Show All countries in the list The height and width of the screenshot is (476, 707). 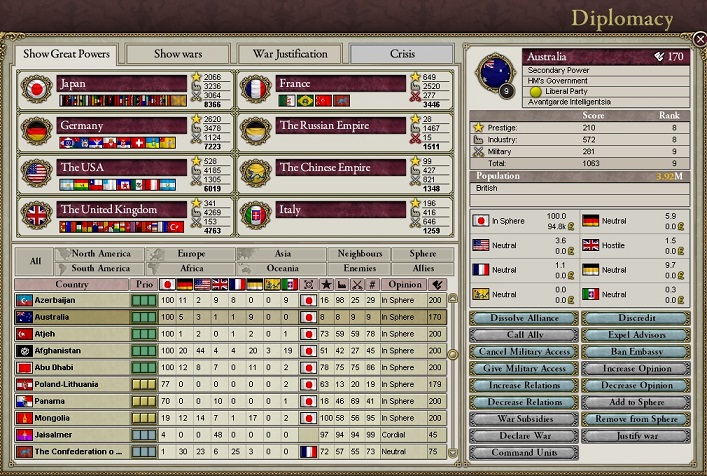coord(35,261)
